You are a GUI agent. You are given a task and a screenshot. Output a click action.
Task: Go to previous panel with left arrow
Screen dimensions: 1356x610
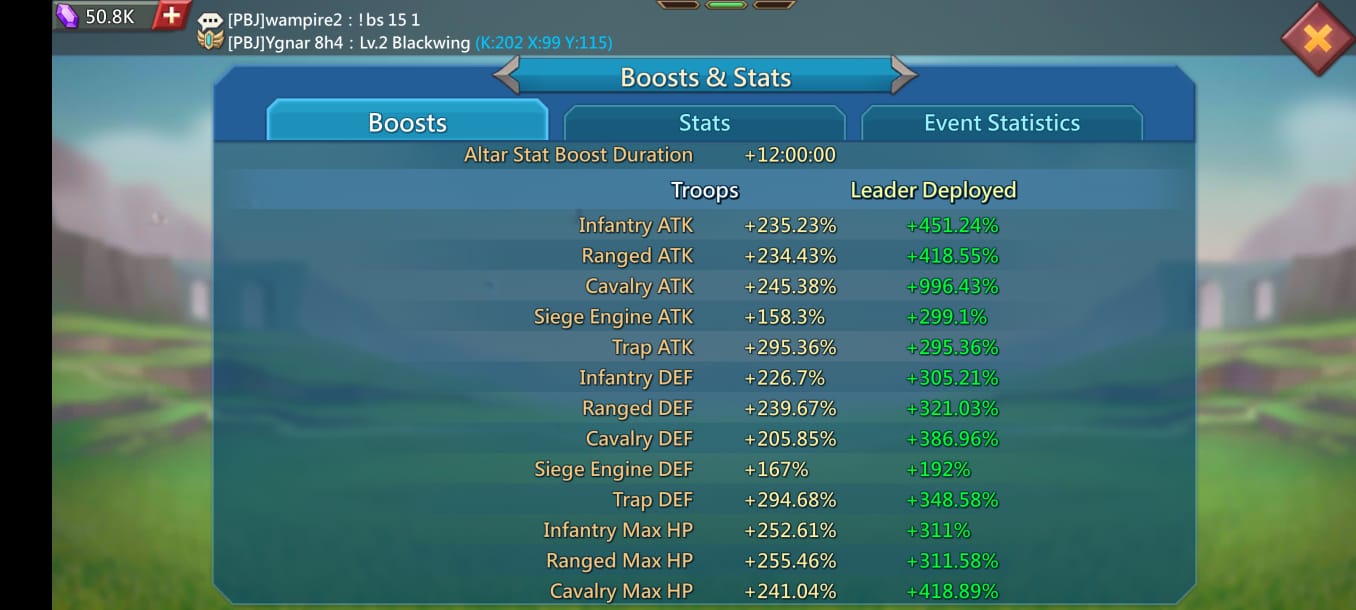point(507,76)
